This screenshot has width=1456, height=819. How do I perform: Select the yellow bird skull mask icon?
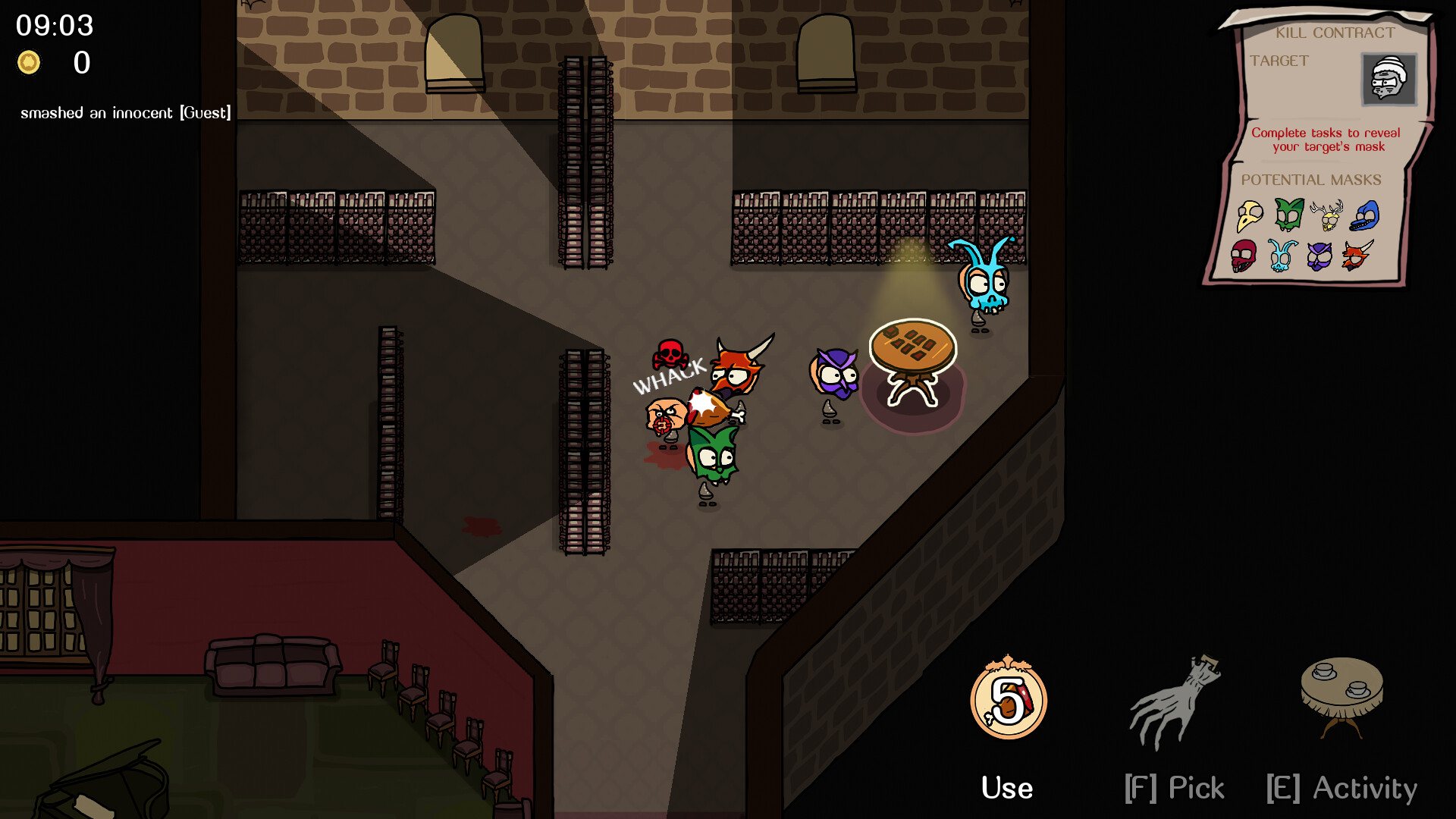1250,216
